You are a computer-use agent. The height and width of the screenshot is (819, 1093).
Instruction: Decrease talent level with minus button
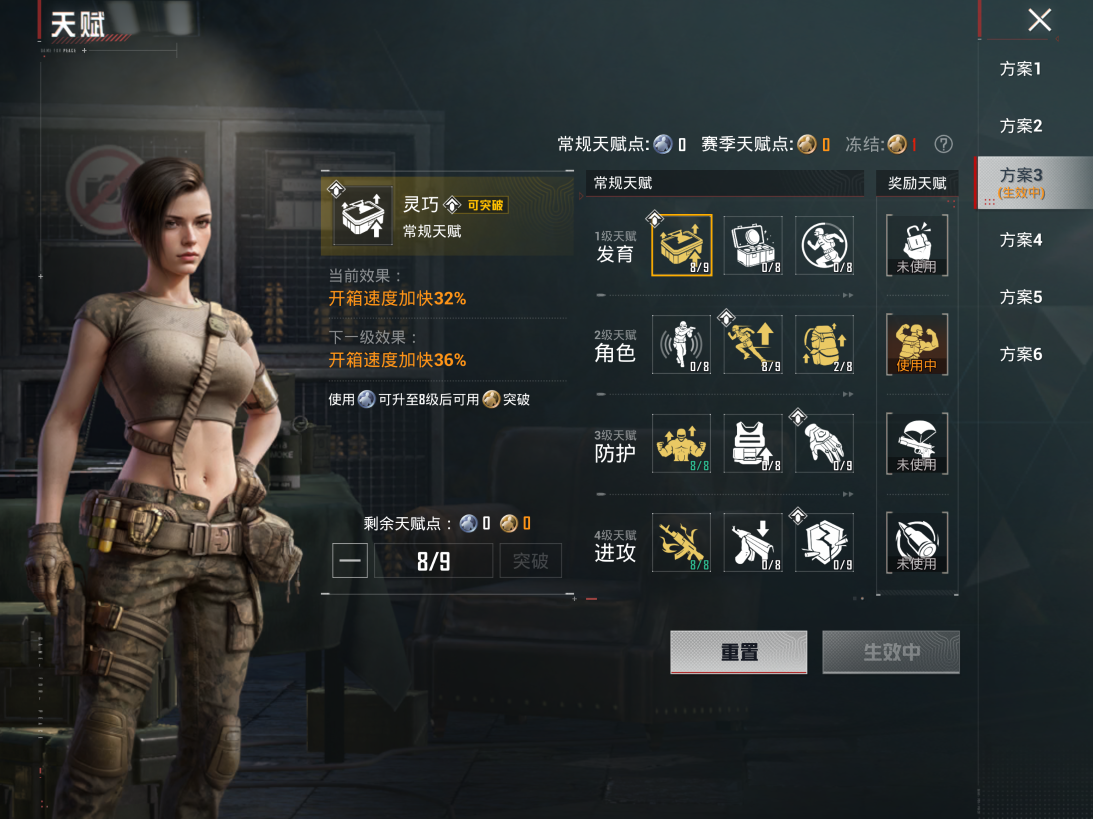(x=350, y=561)
